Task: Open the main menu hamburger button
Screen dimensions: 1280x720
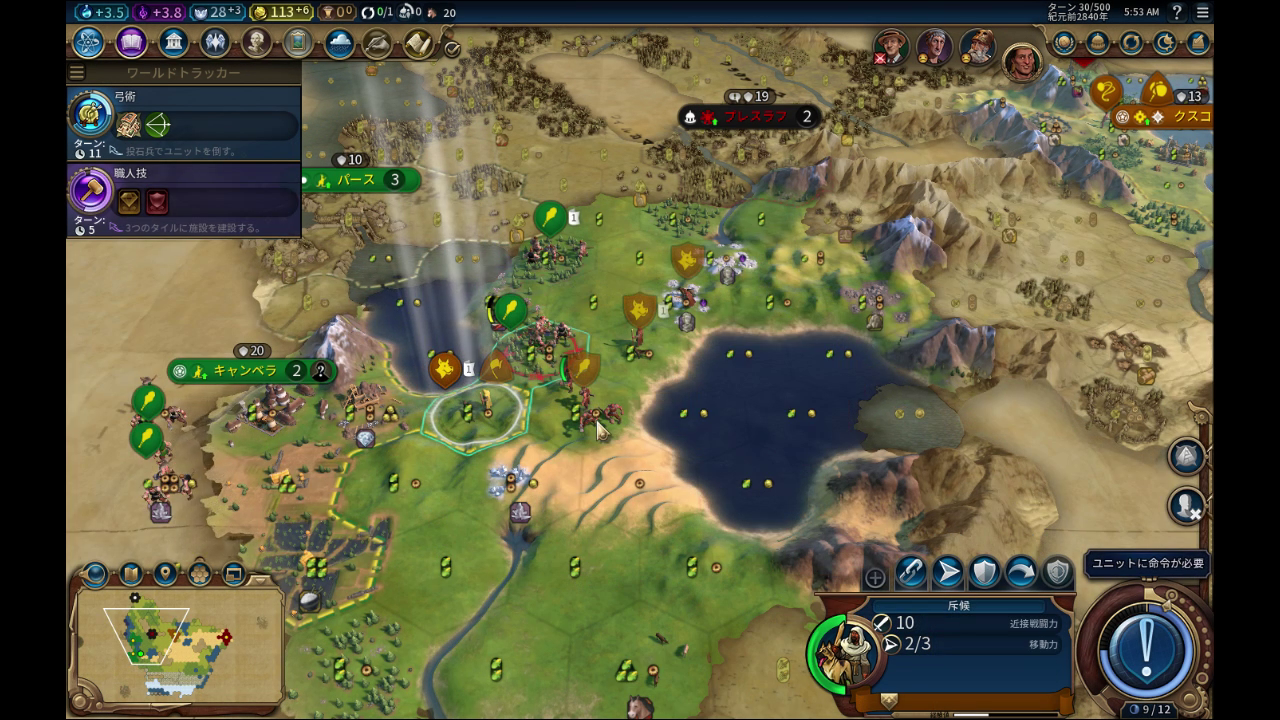Action: click(x=1202, y=12)
